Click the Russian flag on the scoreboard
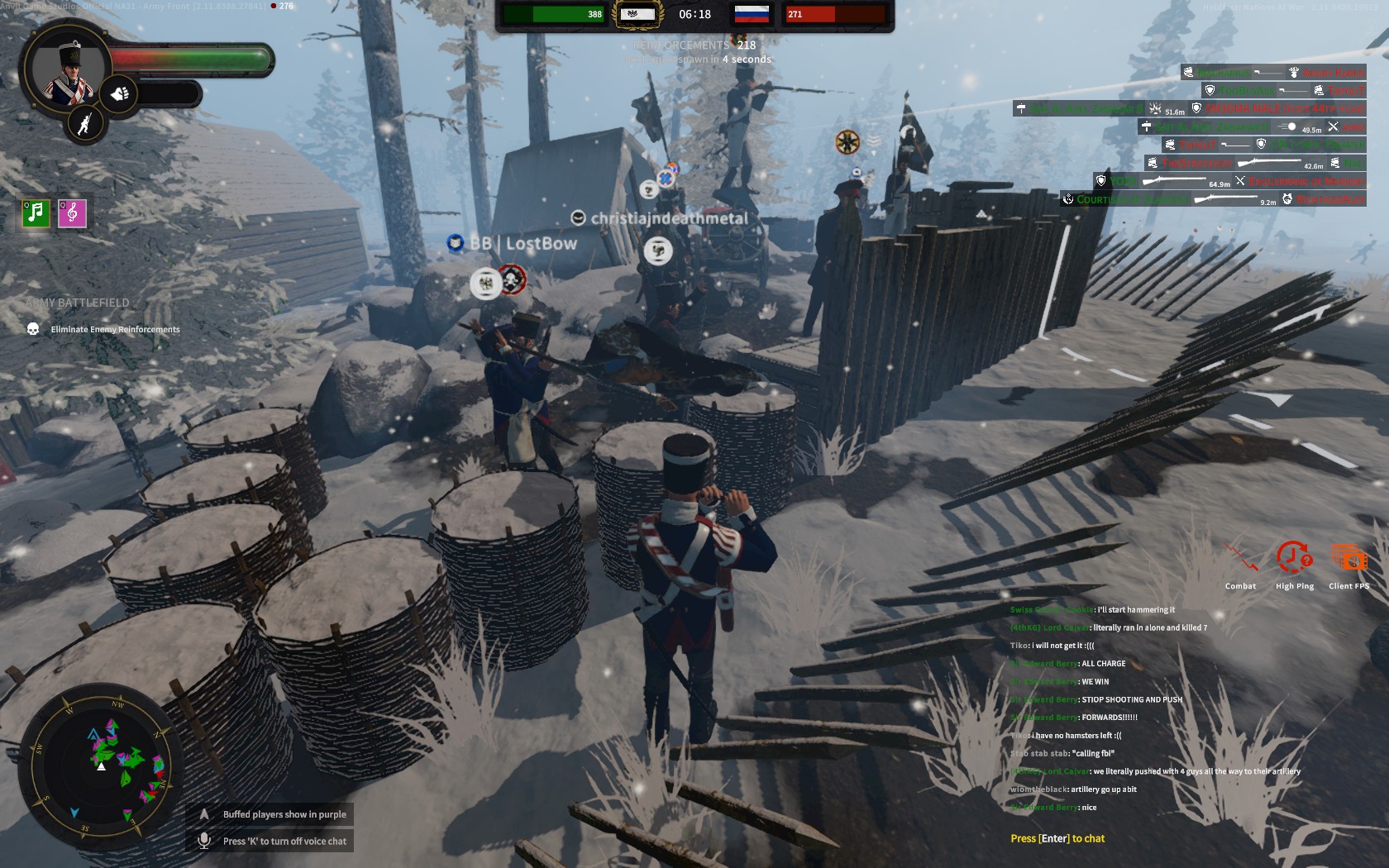The height and width of the screenshot is (868, 1389). click(752, 14)
